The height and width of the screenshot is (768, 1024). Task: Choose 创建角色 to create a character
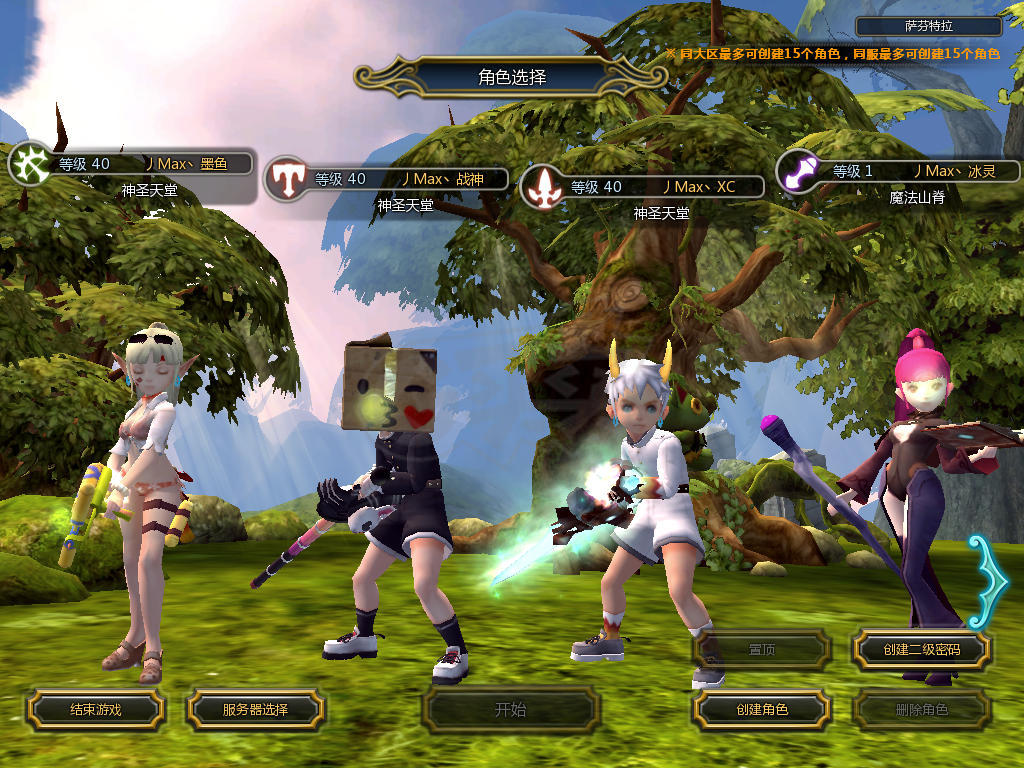tap(762, 710)
